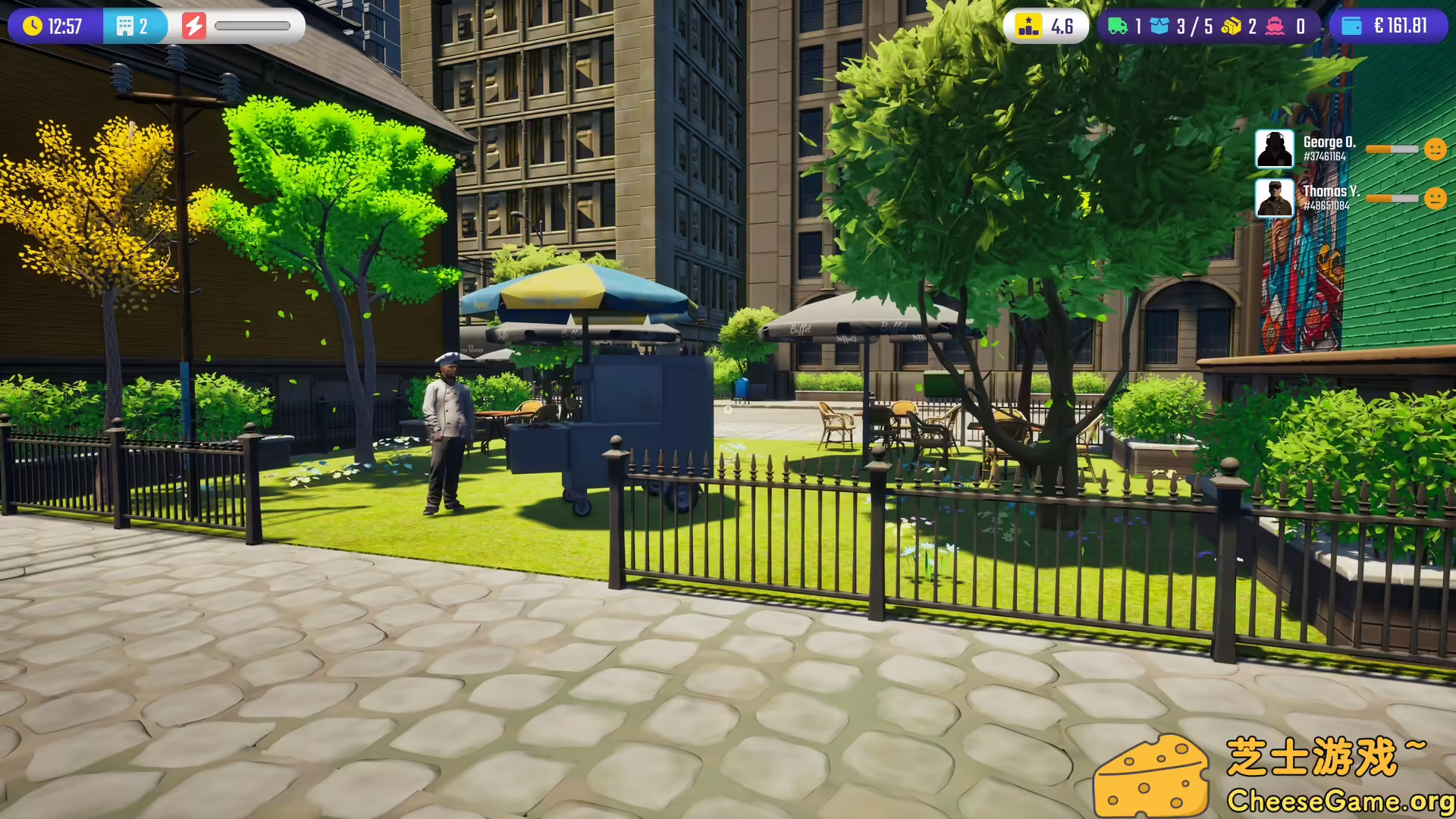Screen dimensions: 1456x819
Task: Open George O.'s customer avatar portrait
Action: coord(1275,149)
